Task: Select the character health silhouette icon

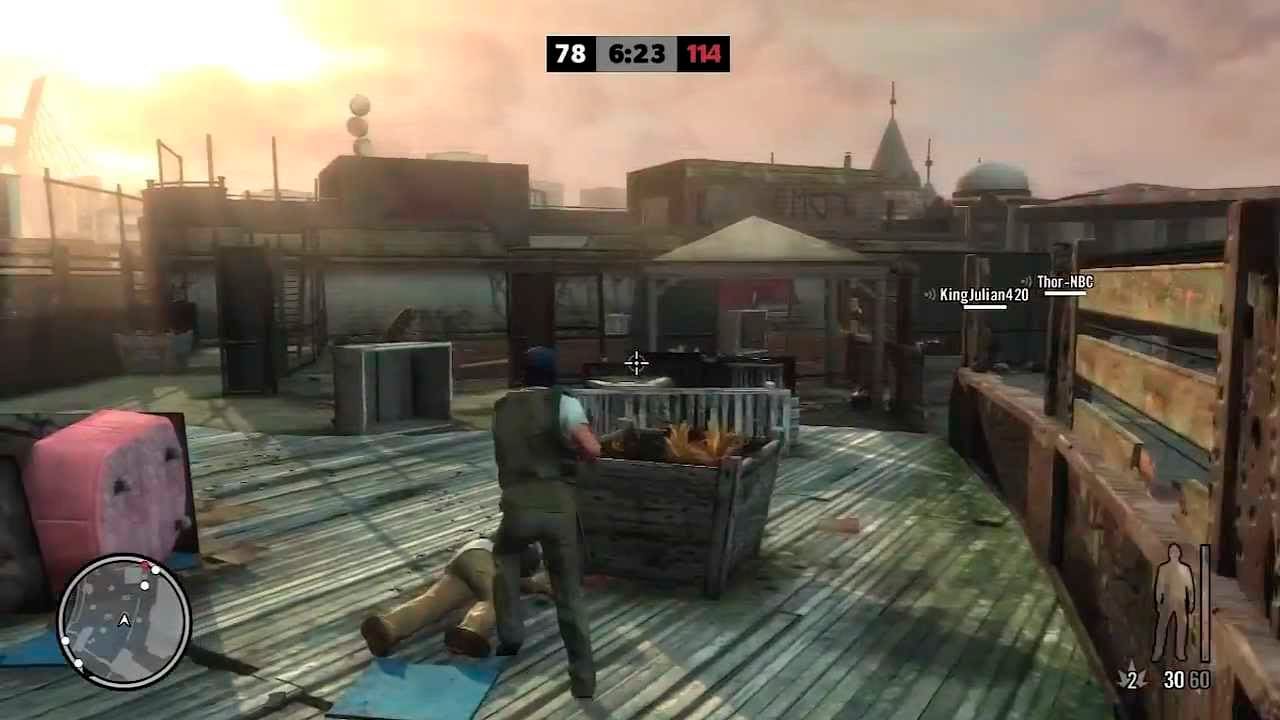Action: [x=1172, y=600]
